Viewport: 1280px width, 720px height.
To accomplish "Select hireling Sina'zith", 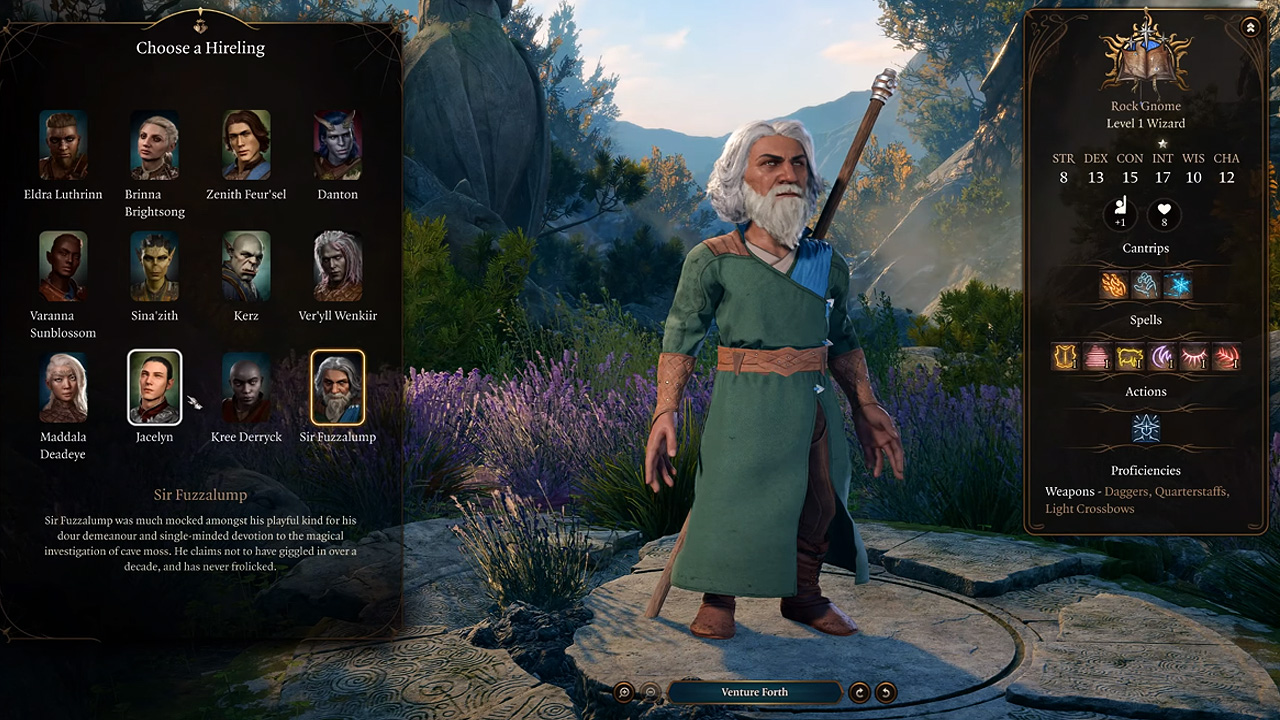I will pos(155,266).
